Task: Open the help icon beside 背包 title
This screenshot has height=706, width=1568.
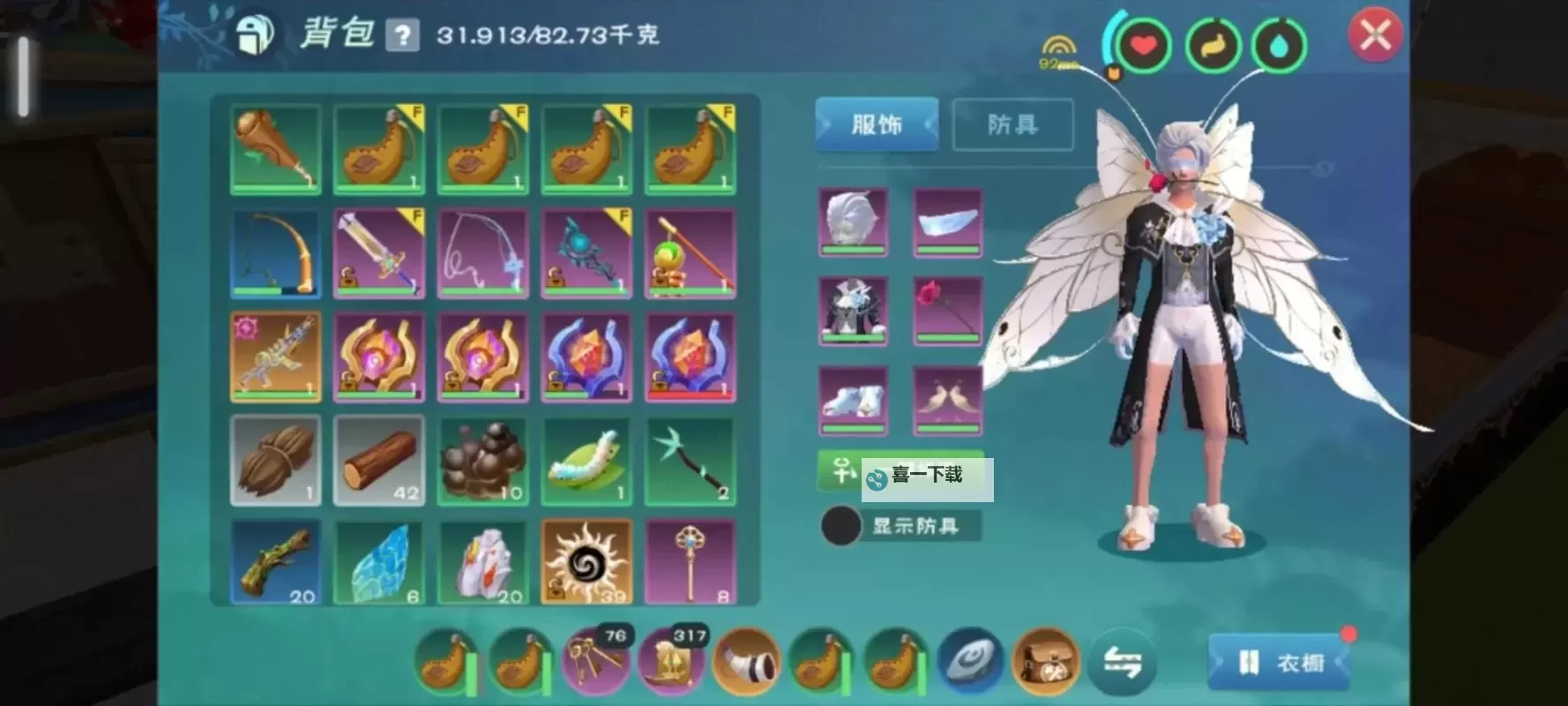Action: (x=403, y=34)
